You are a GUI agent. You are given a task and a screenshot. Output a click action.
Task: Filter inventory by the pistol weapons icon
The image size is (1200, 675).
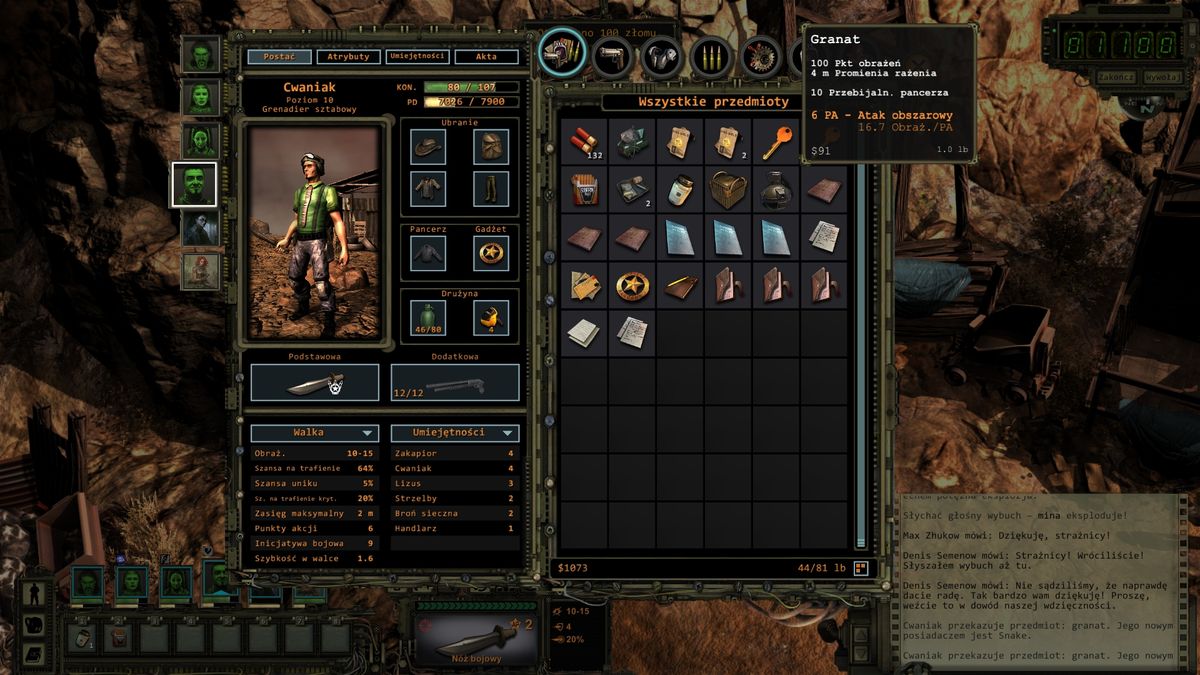[x=611, y=57]
